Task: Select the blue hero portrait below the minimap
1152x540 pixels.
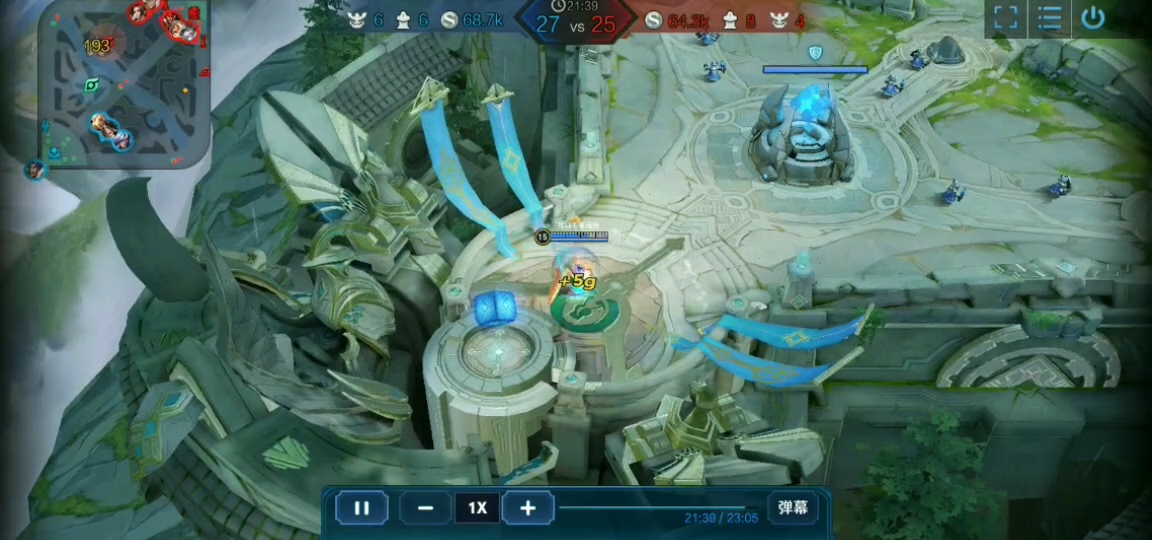Action: pos(35,170)
